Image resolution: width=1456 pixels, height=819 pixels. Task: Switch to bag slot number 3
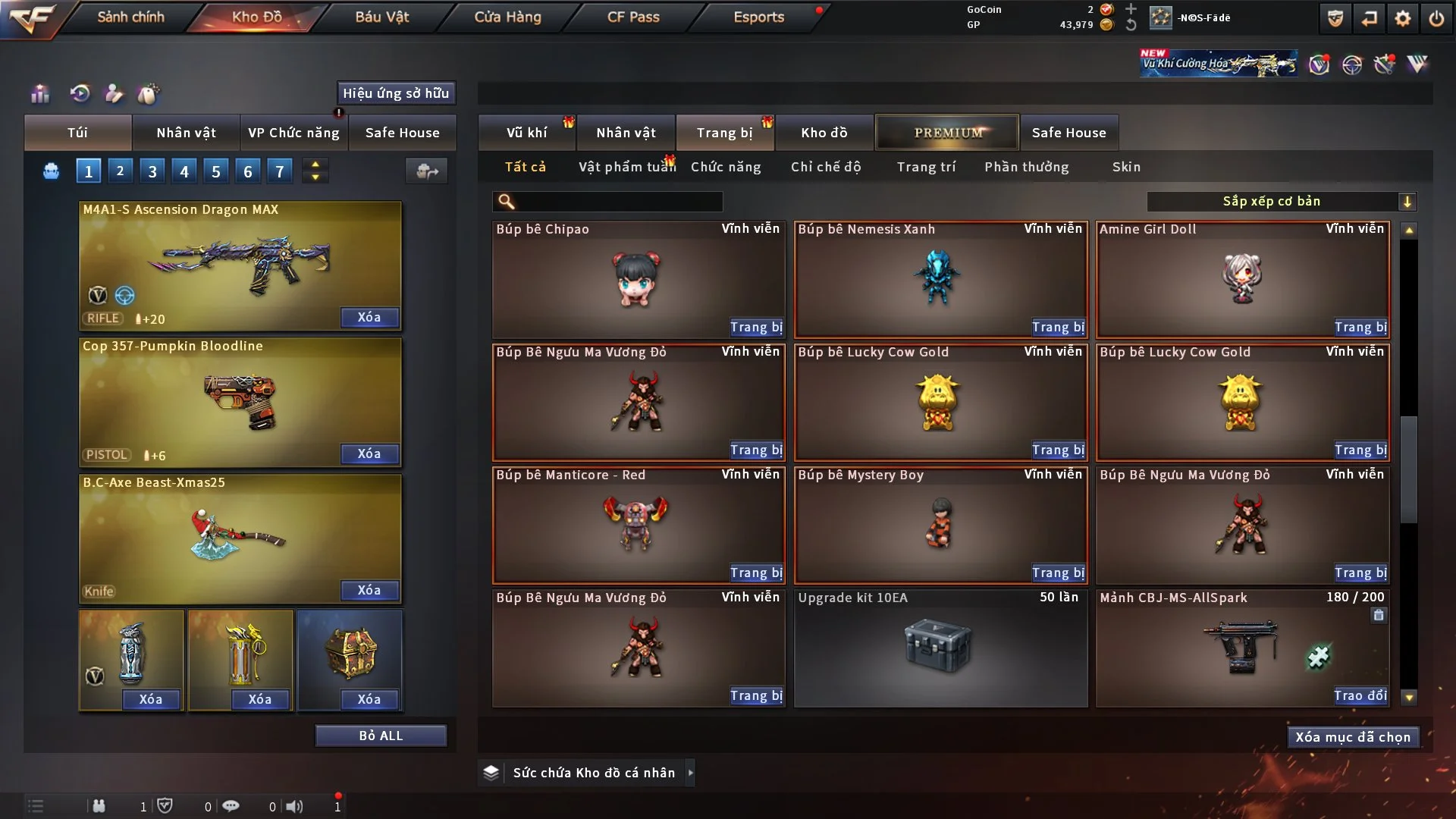pyautogui.click(x=152, y=171)
